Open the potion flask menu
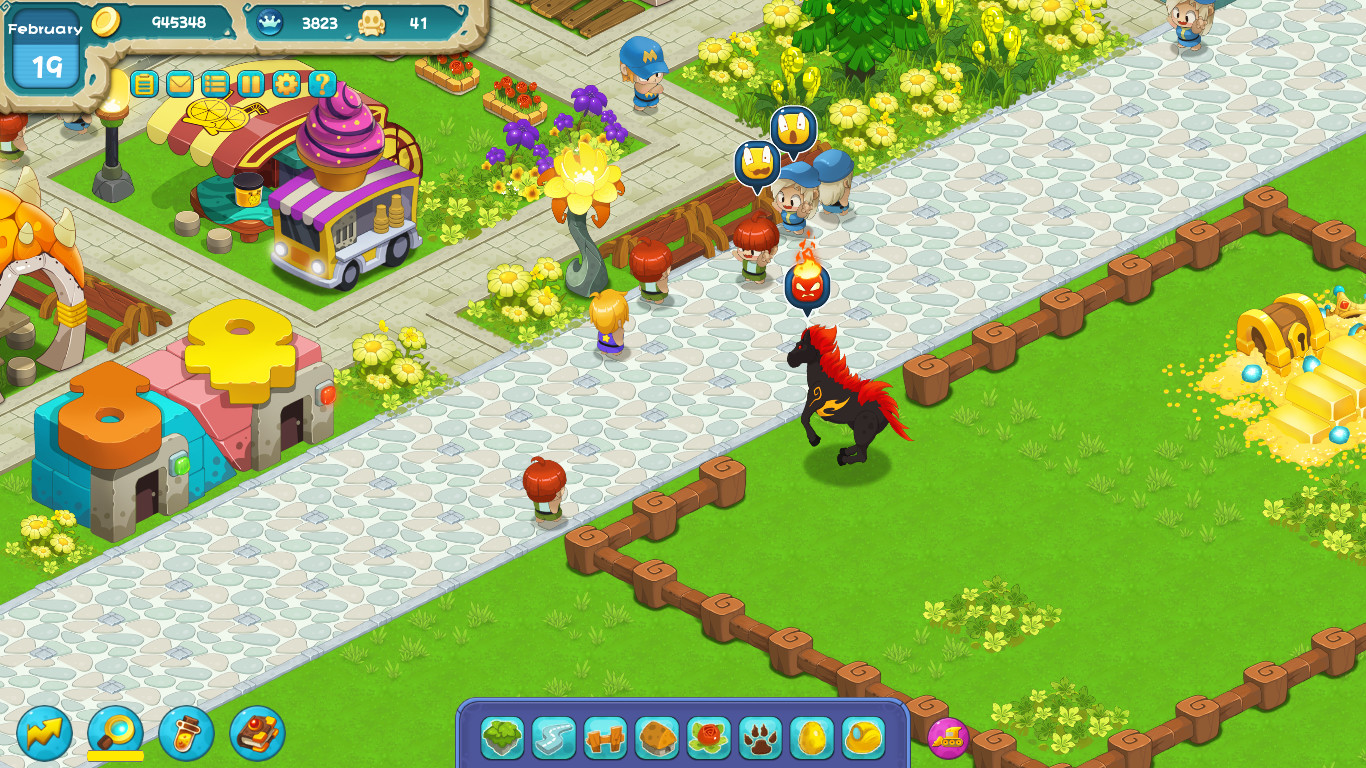The image size is (1366, 768). pos(188,735)
